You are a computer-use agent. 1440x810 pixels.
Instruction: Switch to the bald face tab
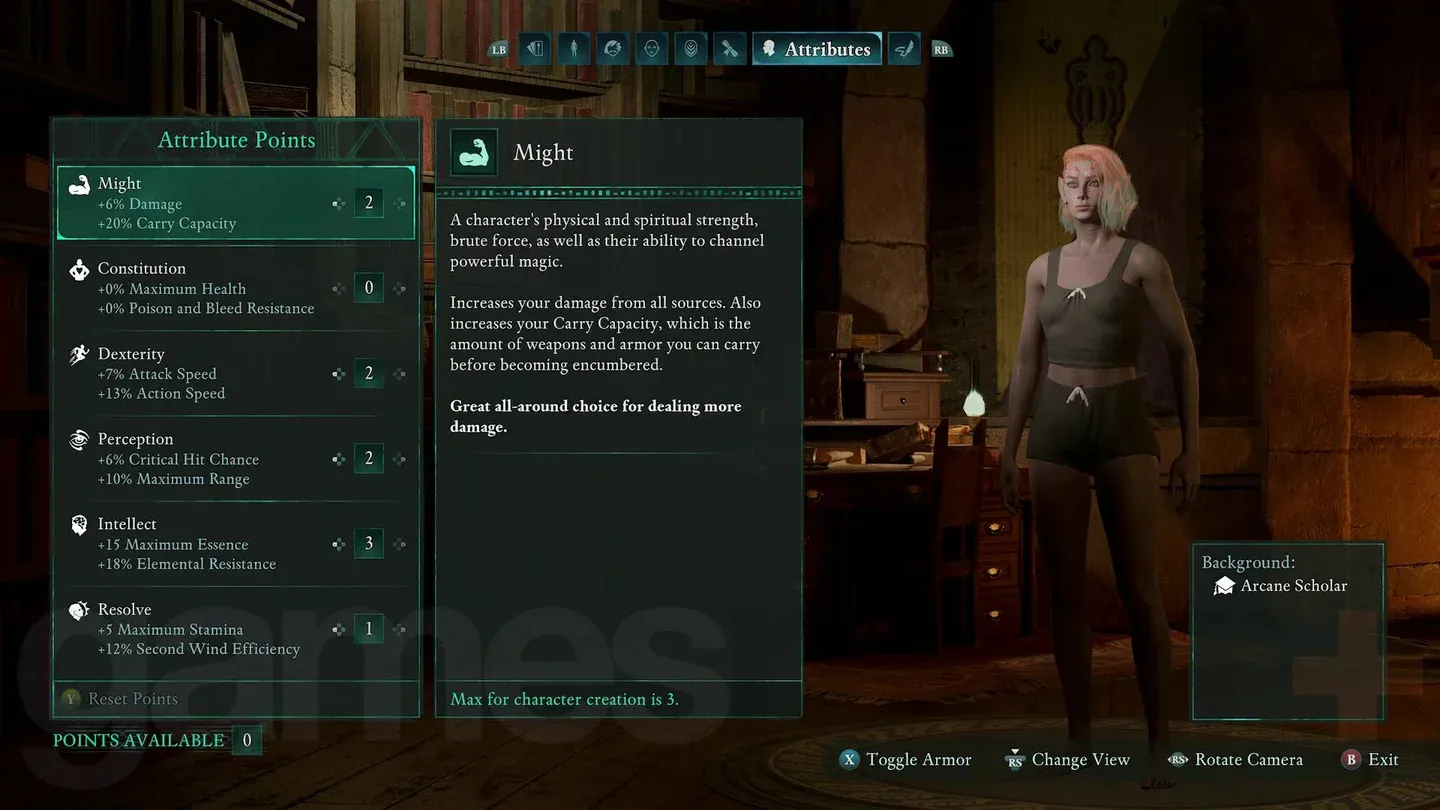point(651,48)
